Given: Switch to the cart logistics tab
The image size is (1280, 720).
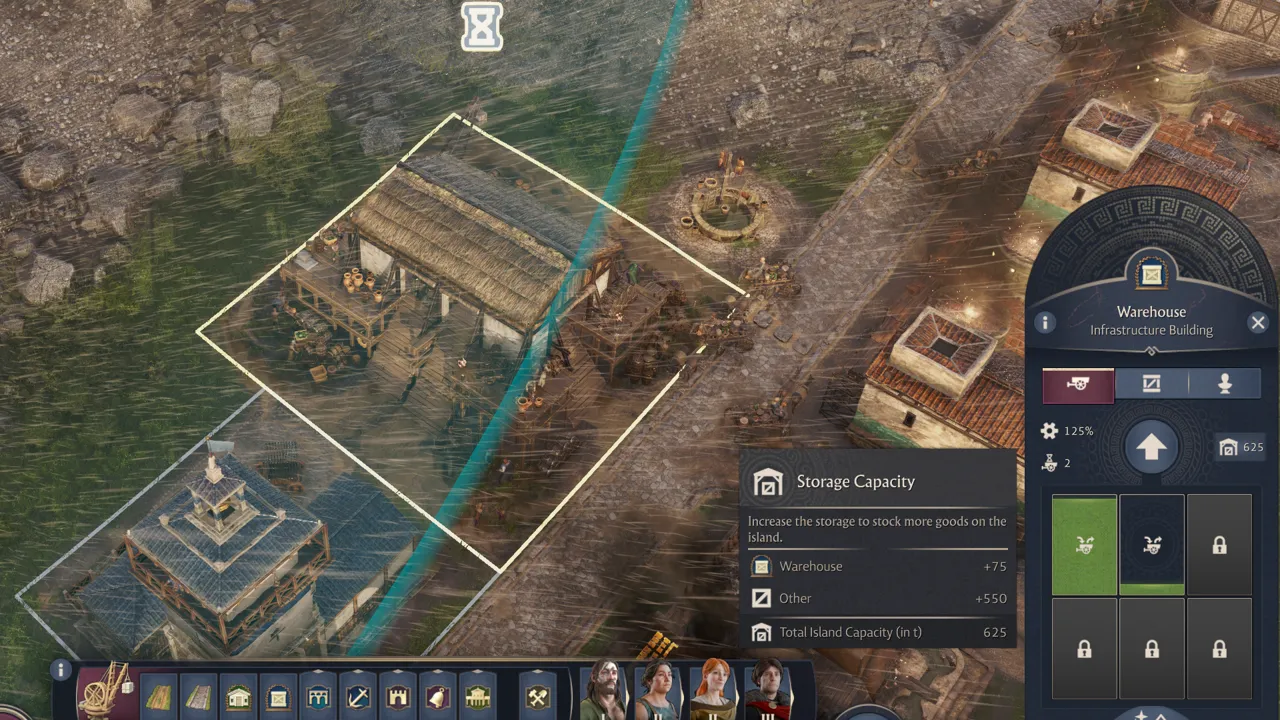Looking at the screenshot, I should pyautogui.click(x=1078, y=384).
